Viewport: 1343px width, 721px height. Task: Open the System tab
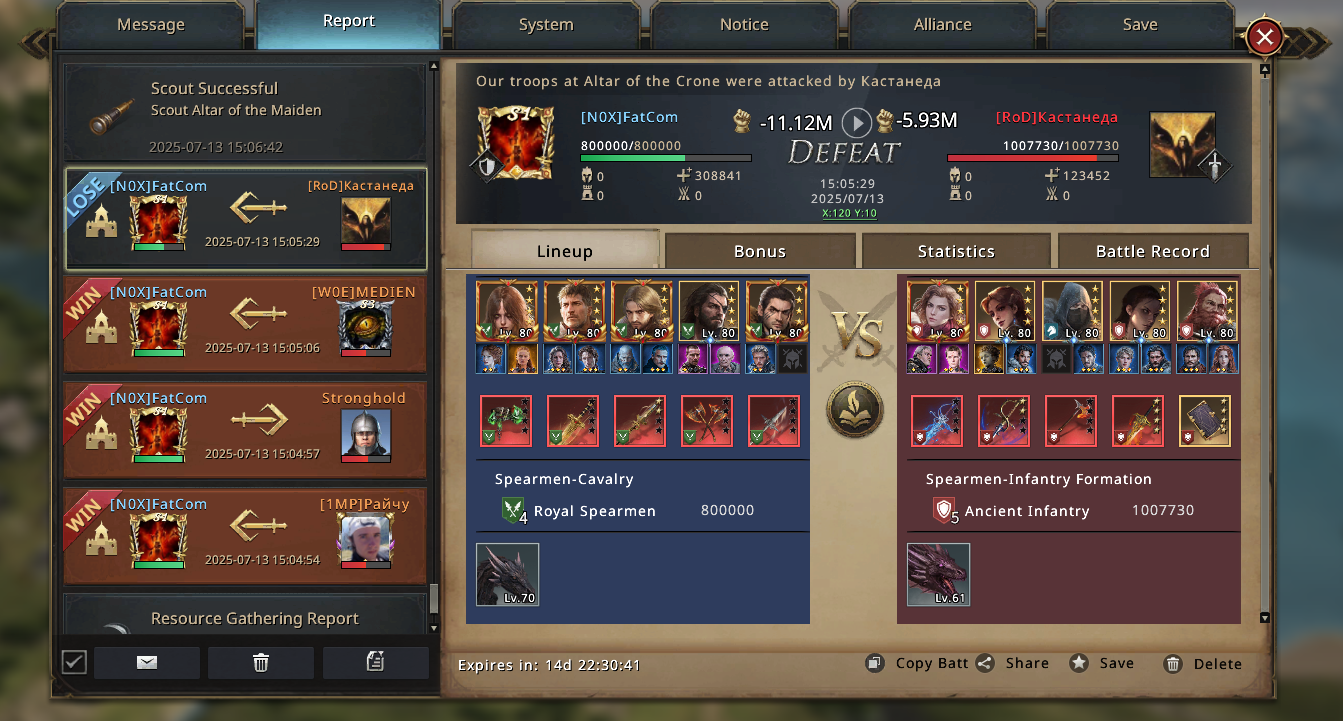tap(546, 25)
